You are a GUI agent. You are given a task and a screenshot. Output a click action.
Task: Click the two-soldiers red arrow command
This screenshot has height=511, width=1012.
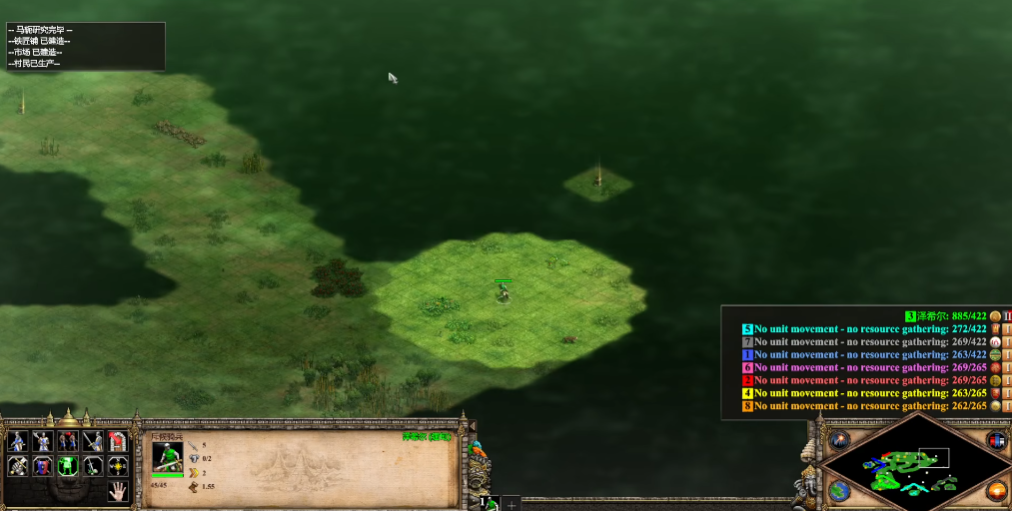click(68, 441)
